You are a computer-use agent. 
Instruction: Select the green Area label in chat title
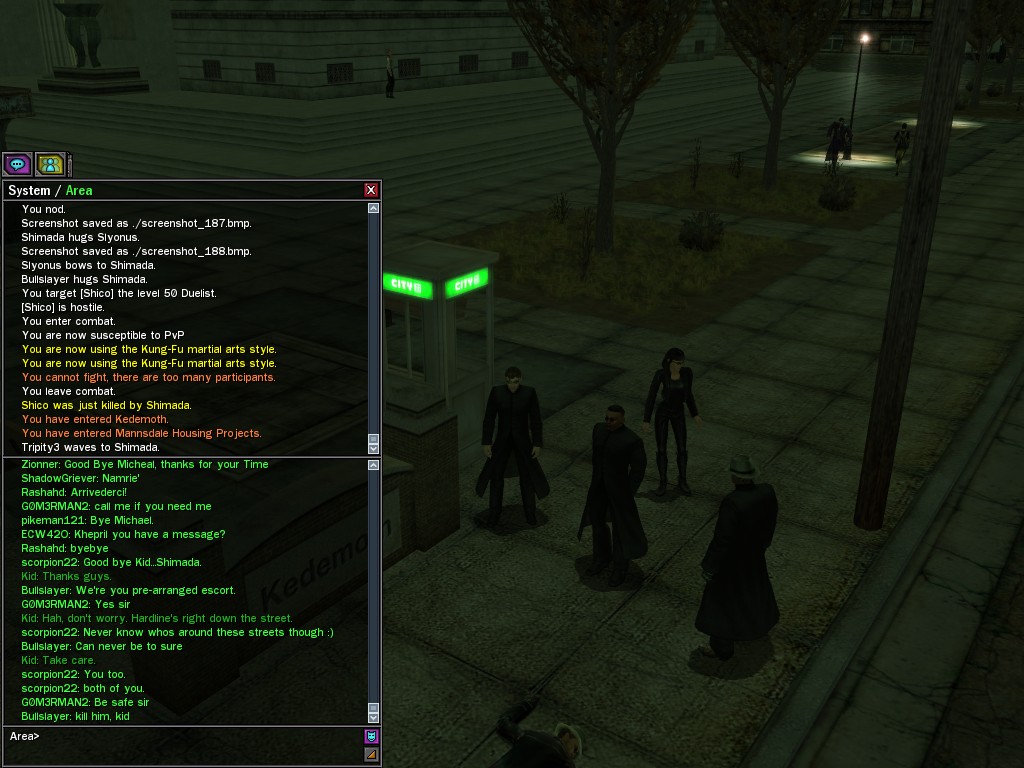[79, 190]
